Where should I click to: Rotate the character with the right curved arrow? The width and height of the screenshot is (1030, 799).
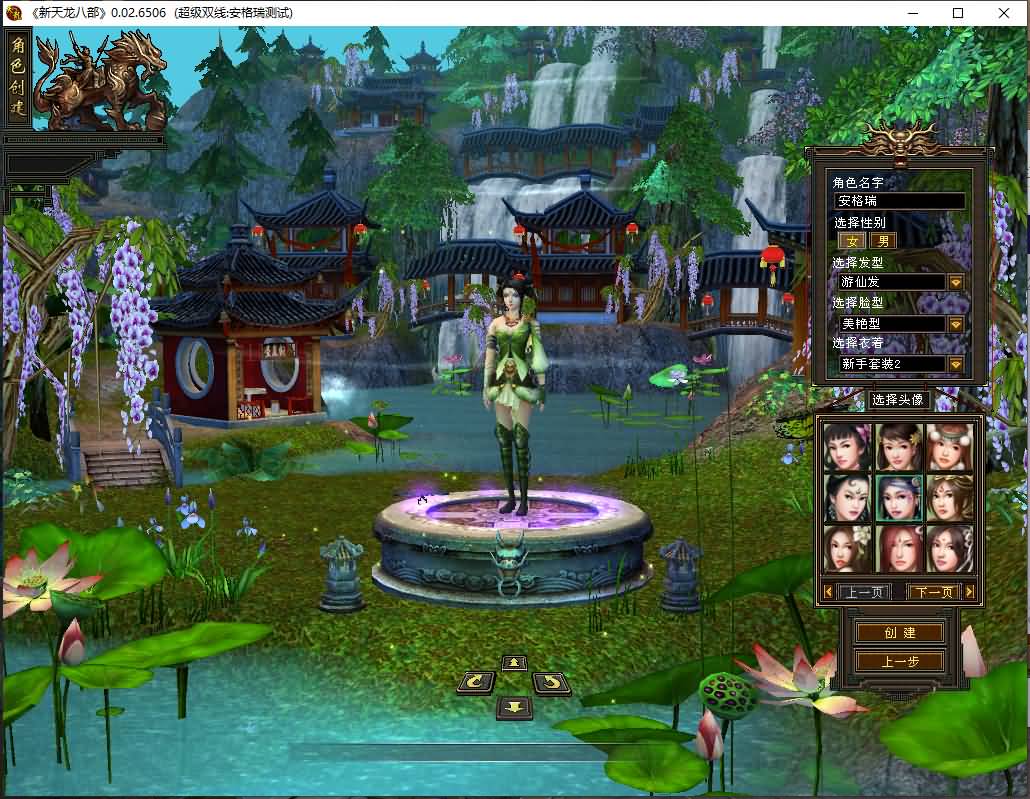551,683
